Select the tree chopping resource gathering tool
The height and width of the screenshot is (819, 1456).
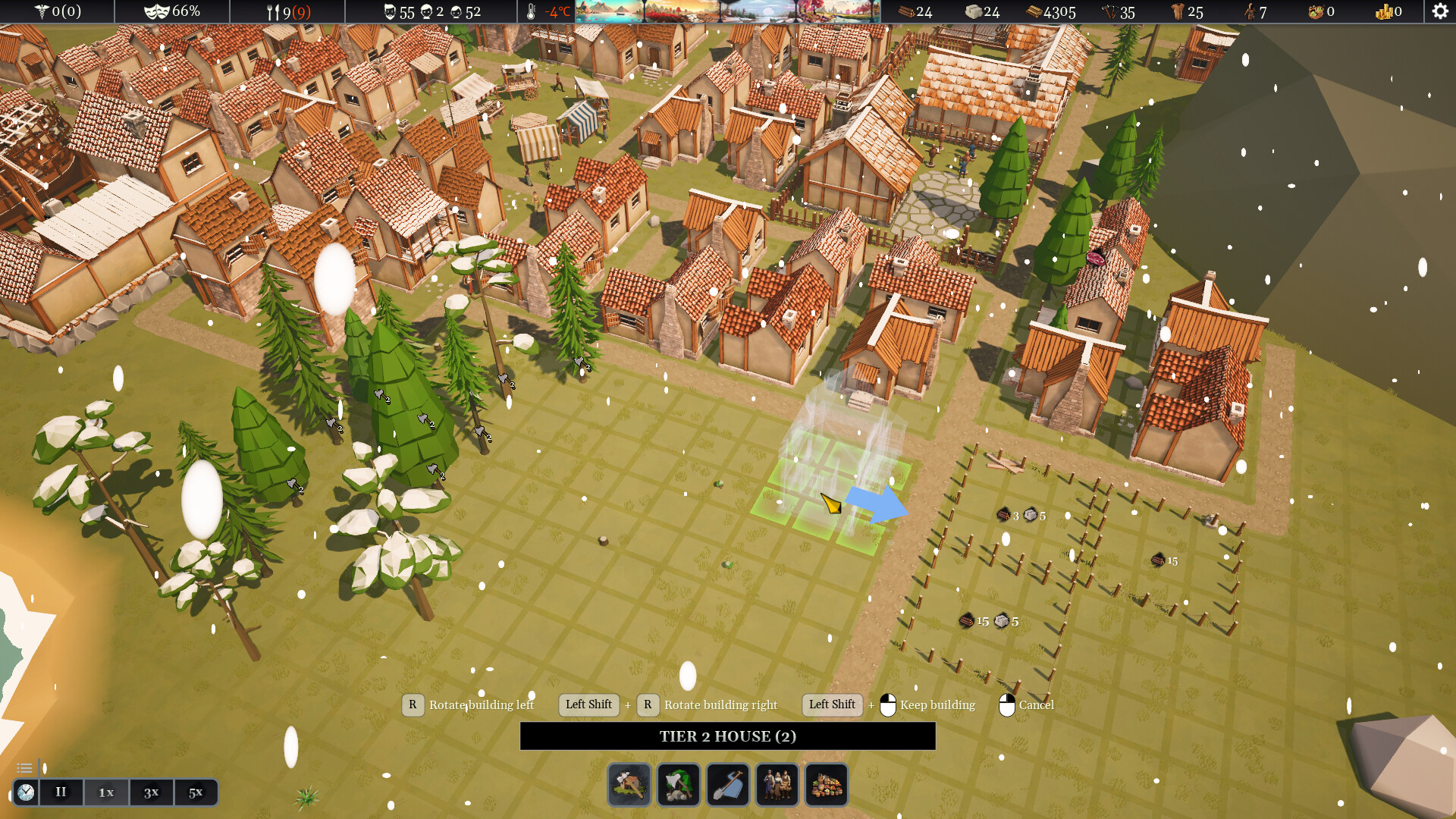679,785
